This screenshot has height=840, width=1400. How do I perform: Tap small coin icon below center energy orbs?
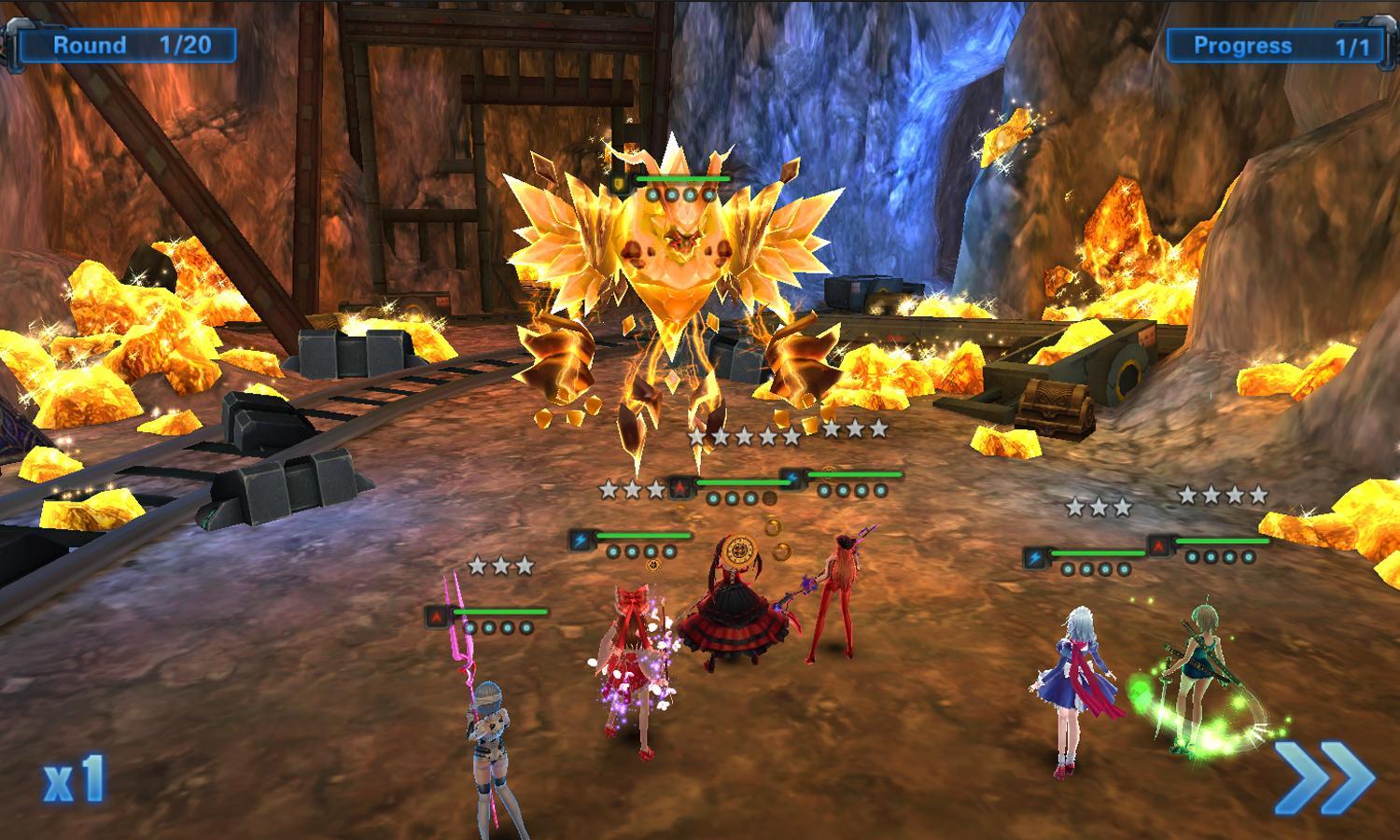(x=653, y=566)
